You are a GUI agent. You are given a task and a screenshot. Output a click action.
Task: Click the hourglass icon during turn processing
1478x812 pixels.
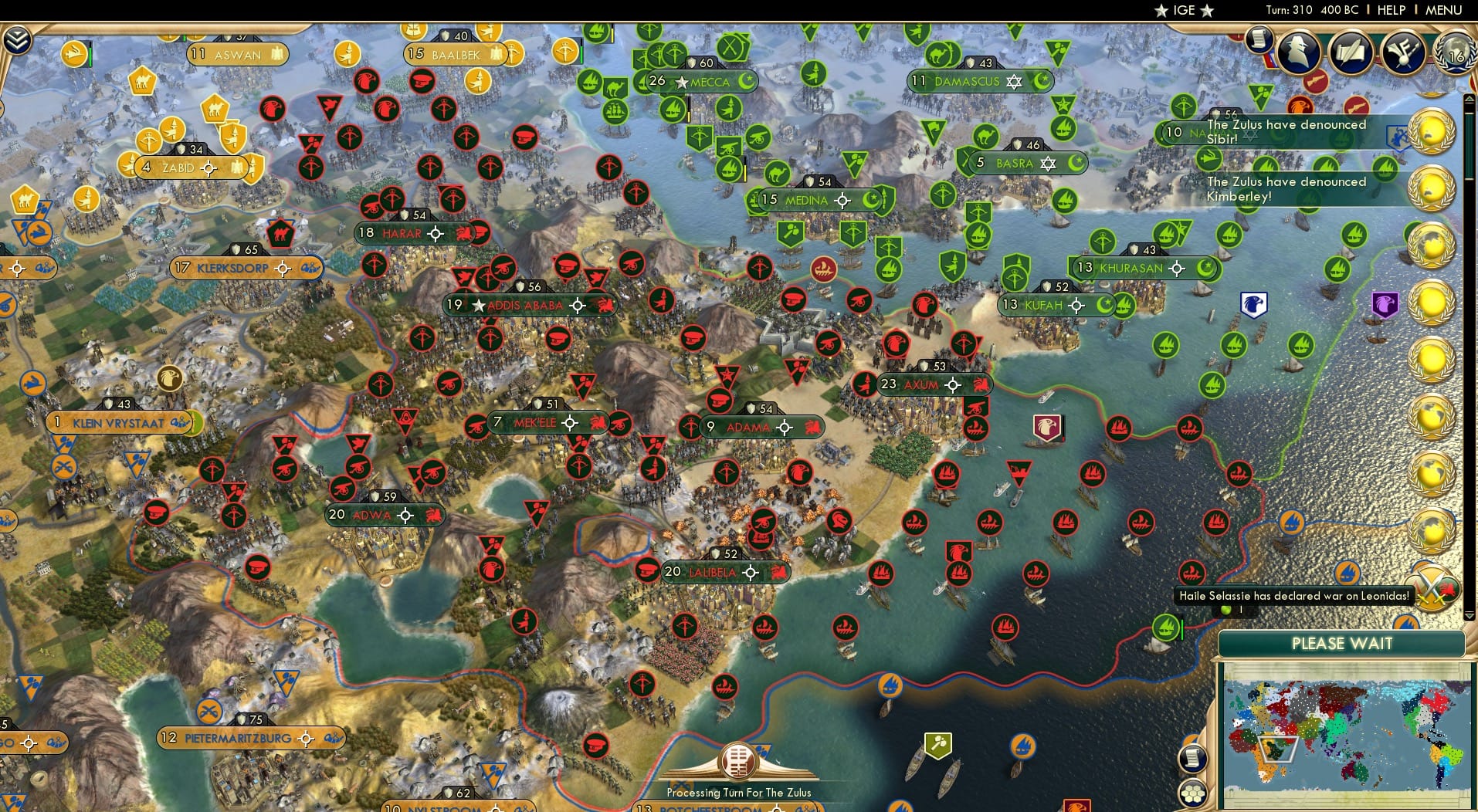[x=737, y=760]
